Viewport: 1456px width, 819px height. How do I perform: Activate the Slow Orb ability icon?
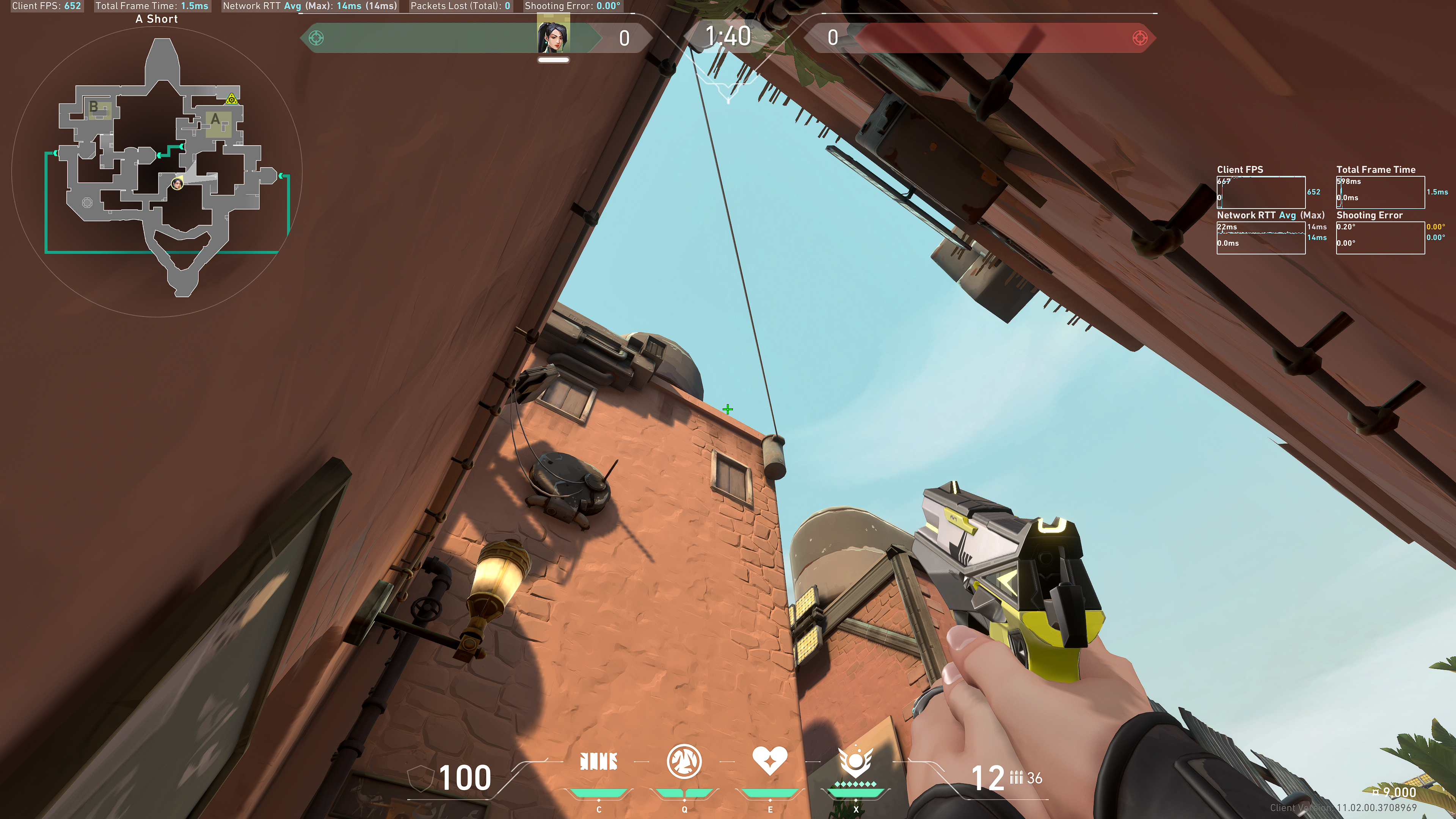pos(684,761)
